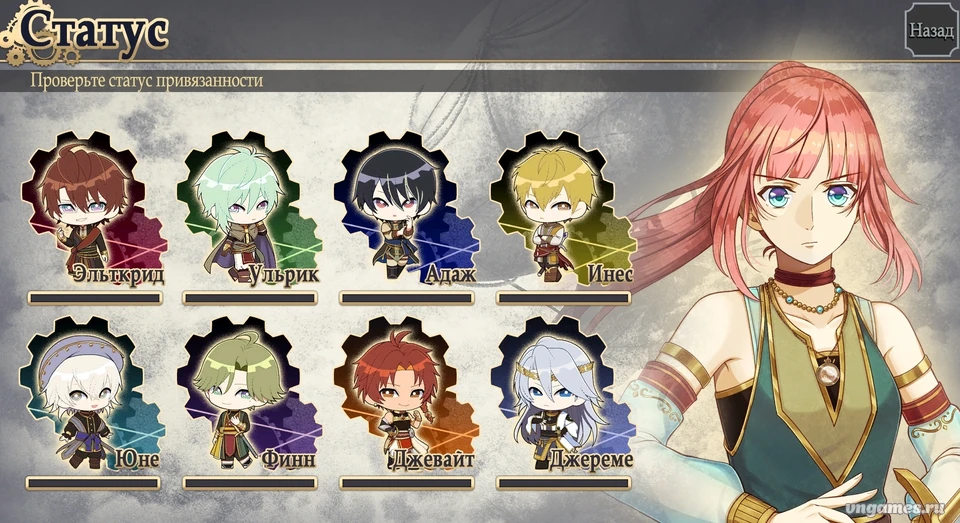This screenshot has height=523, width=960.
Task: Click the Назад back button
Action: (930, 31)
